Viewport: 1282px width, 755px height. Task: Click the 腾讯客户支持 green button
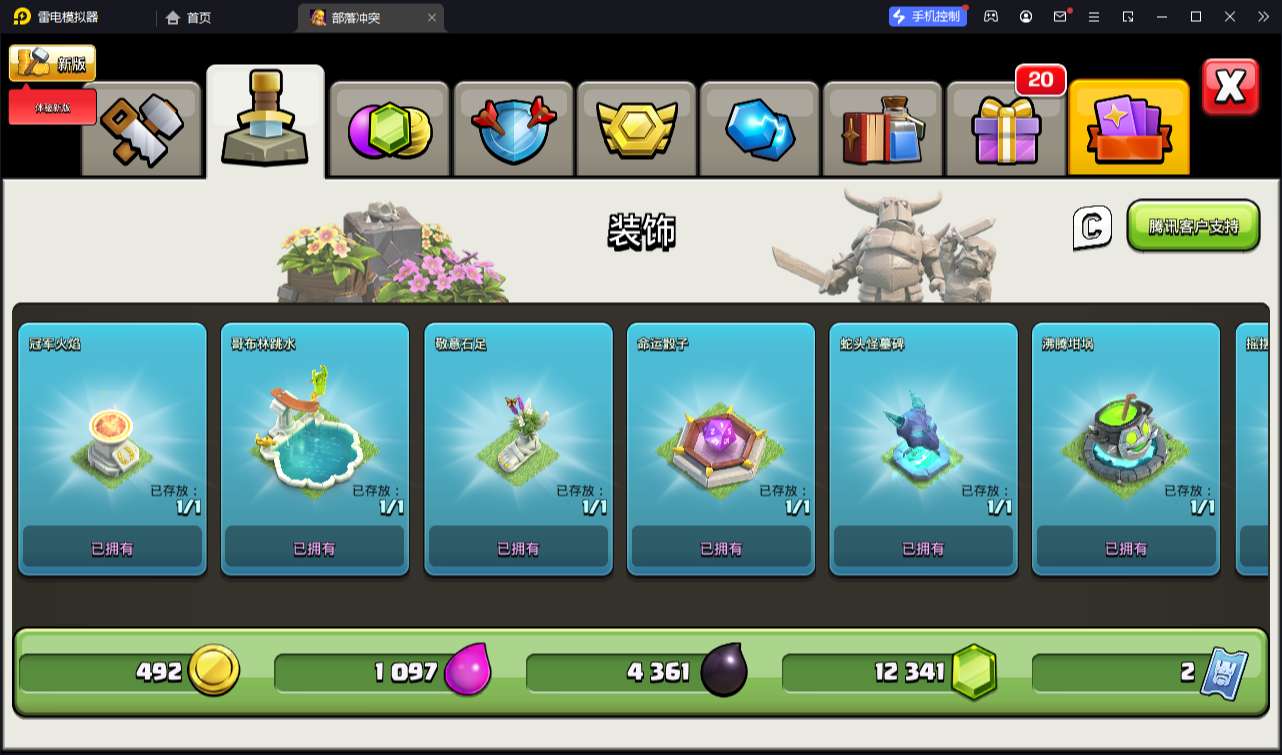1192,226
